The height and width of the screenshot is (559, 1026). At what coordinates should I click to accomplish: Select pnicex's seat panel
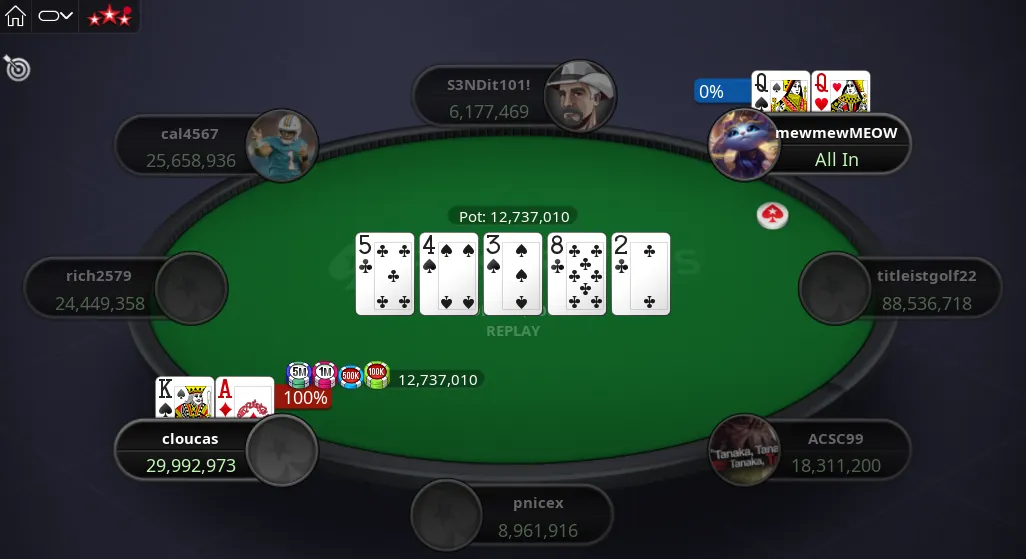click(538, 516)
